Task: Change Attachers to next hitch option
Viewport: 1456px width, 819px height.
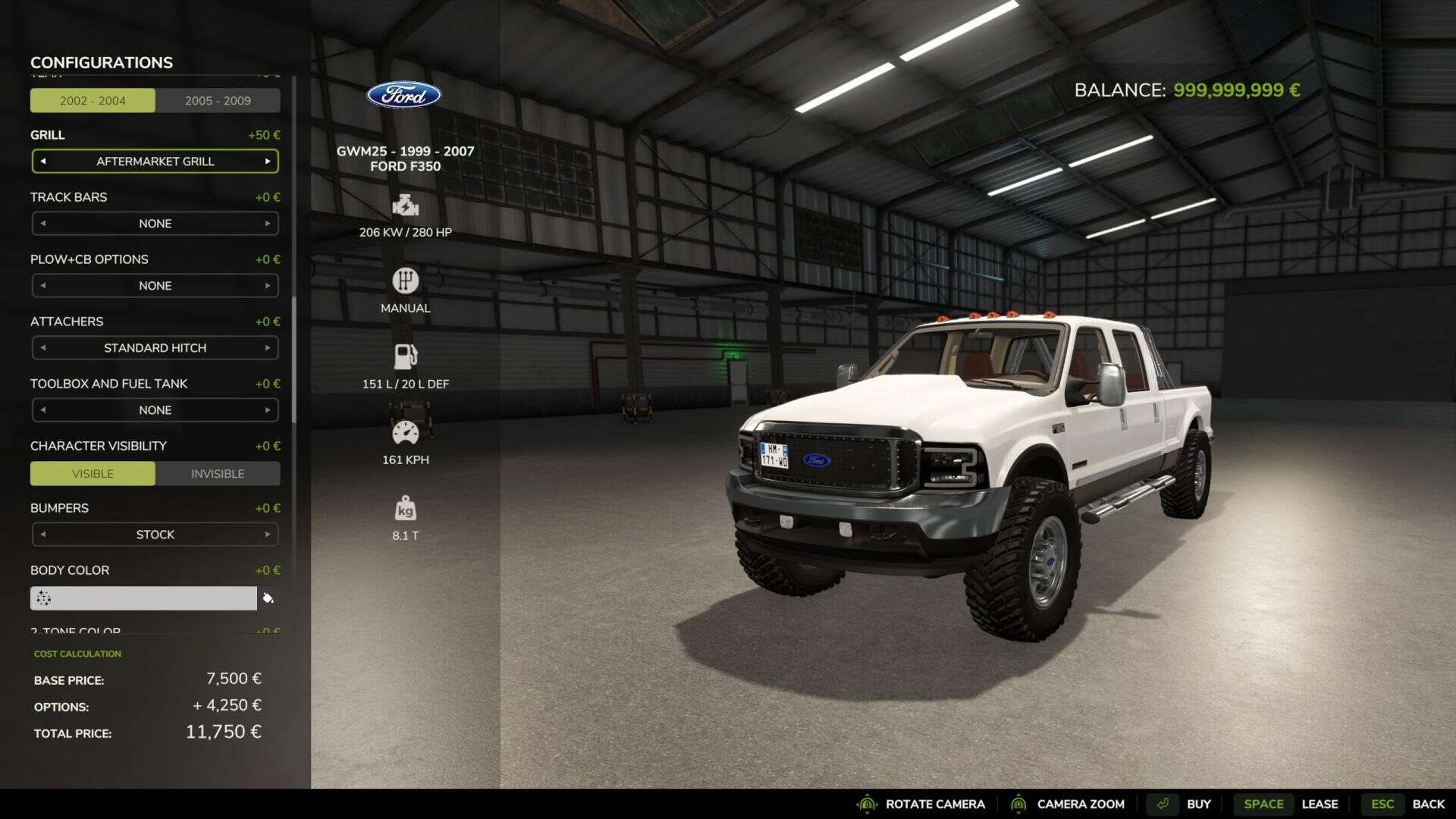Action: pos(268,348)
